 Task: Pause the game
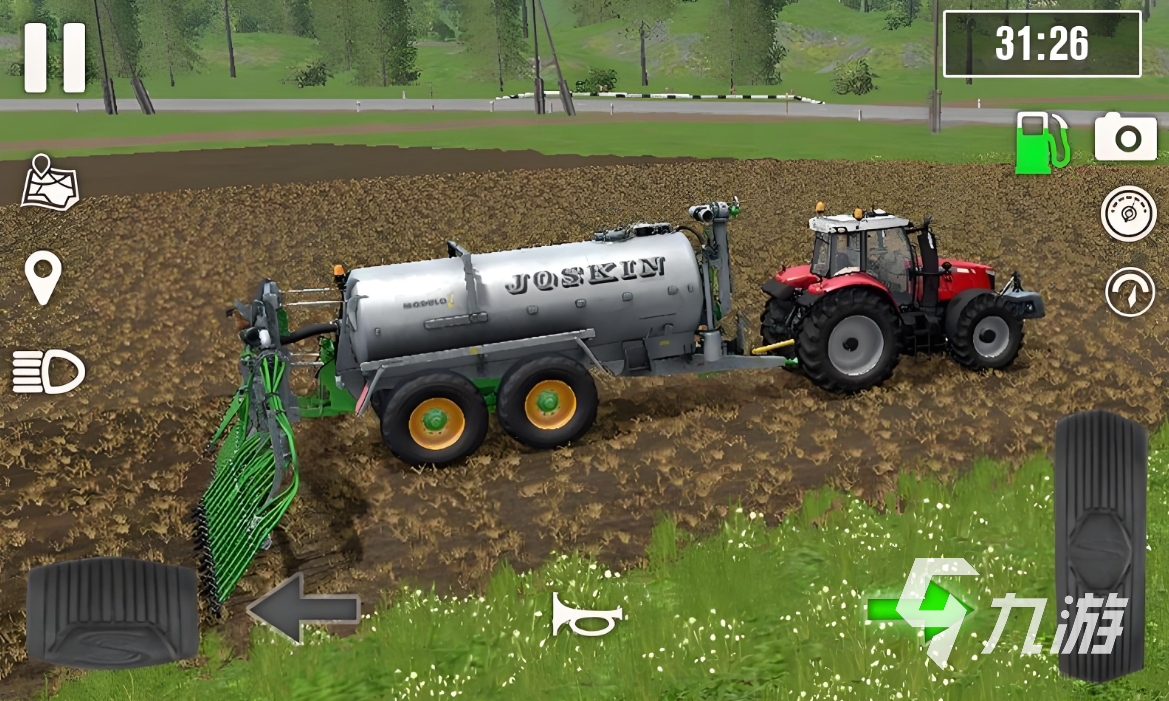tap(55, 58)
